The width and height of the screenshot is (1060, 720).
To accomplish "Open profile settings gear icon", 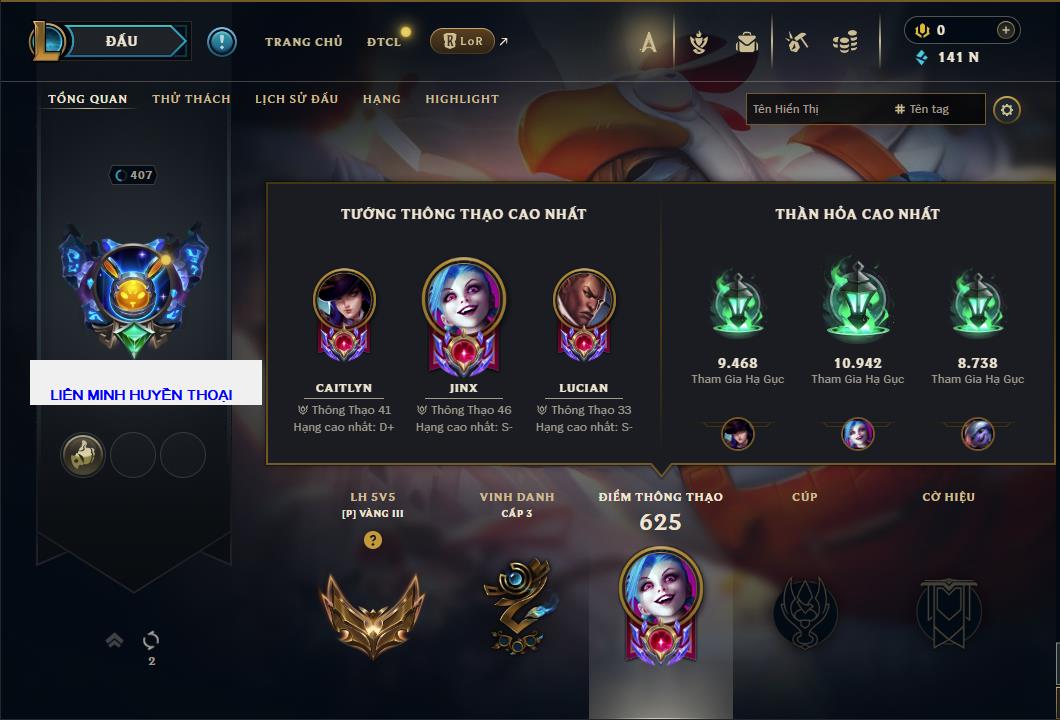I will [1007, 109].
